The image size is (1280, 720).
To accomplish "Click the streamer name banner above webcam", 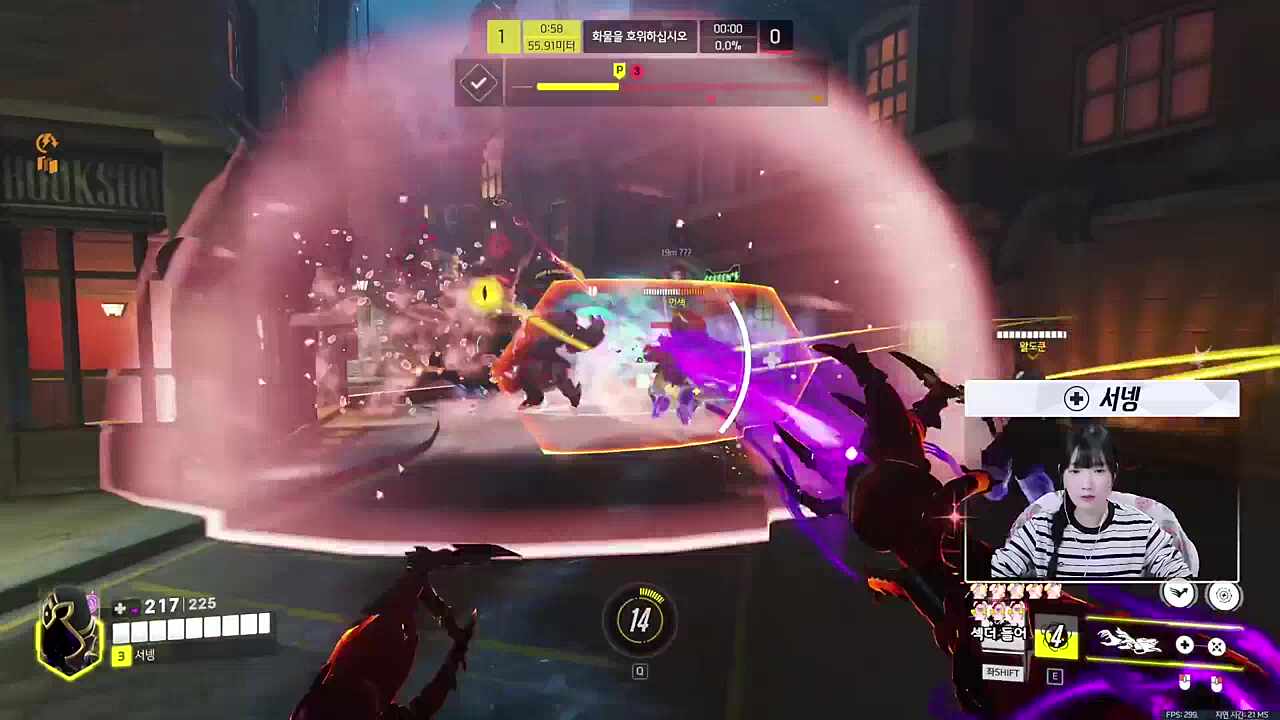I will tap(1102, 399).
